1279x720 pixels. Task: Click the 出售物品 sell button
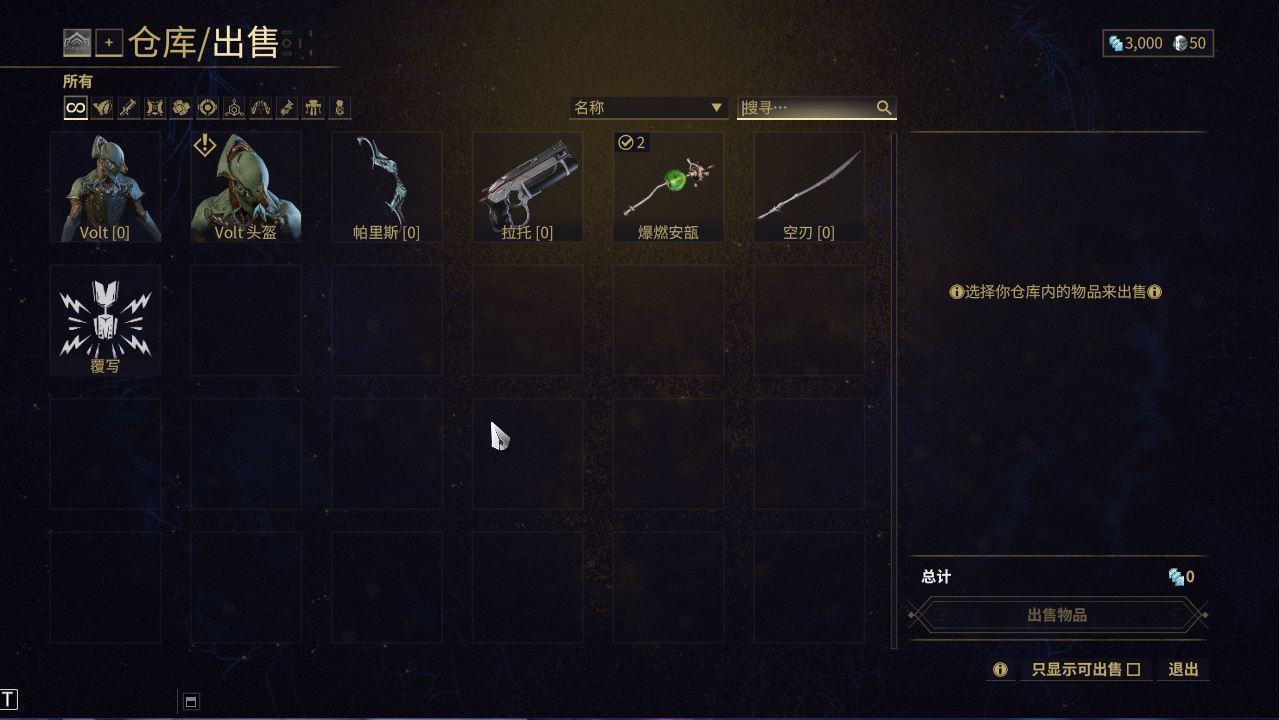[1057, 615]
